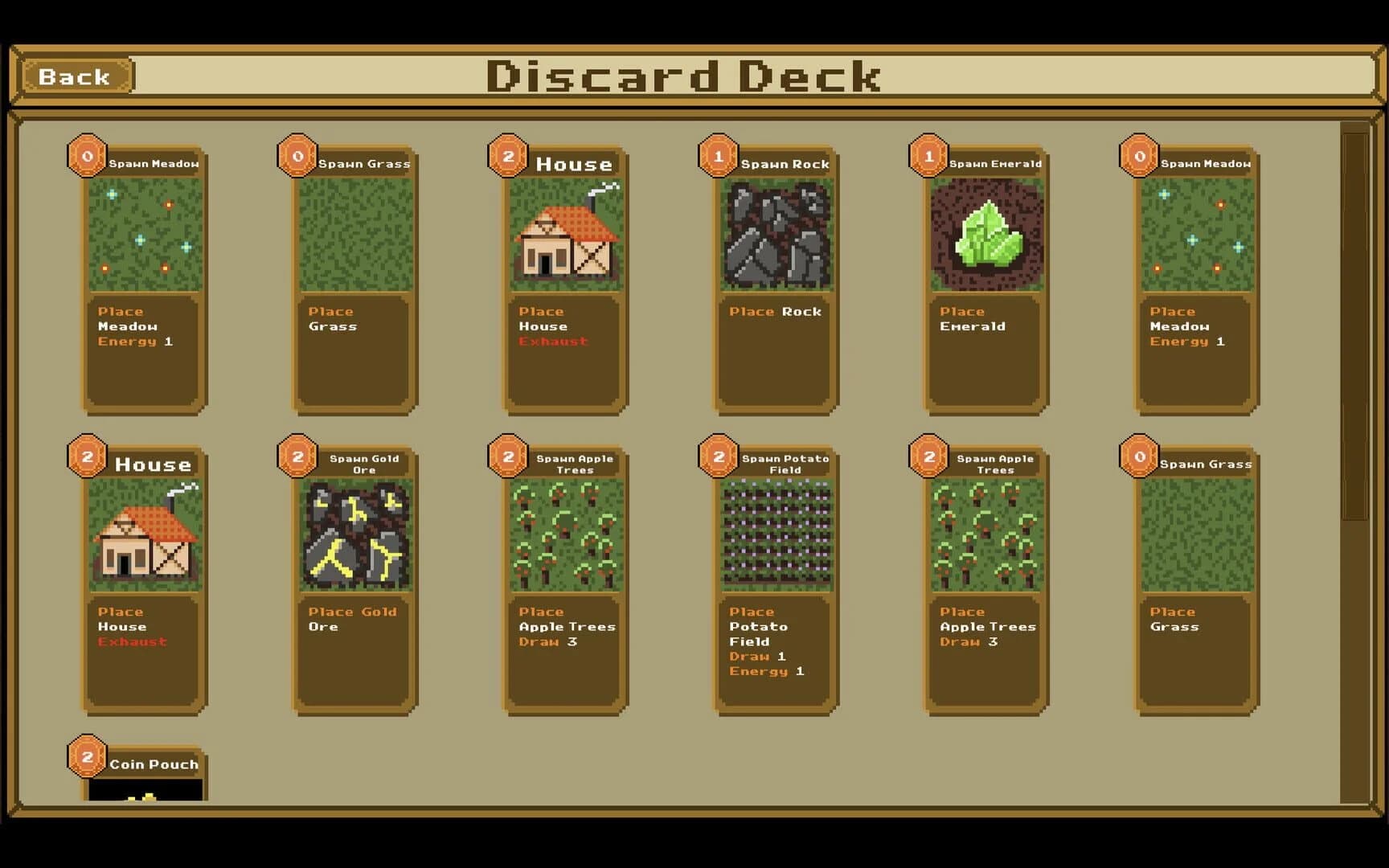Click the first Spawn Apple Trees card artwork
The height and width of the screenshot is (868, 1389).
[x=563, y=533]
